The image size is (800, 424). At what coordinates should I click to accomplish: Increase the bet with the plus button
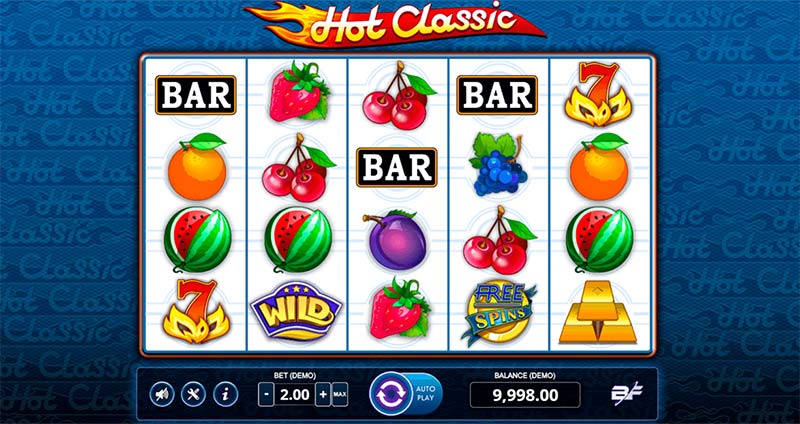pyautogui.click(x=322, y=394)
